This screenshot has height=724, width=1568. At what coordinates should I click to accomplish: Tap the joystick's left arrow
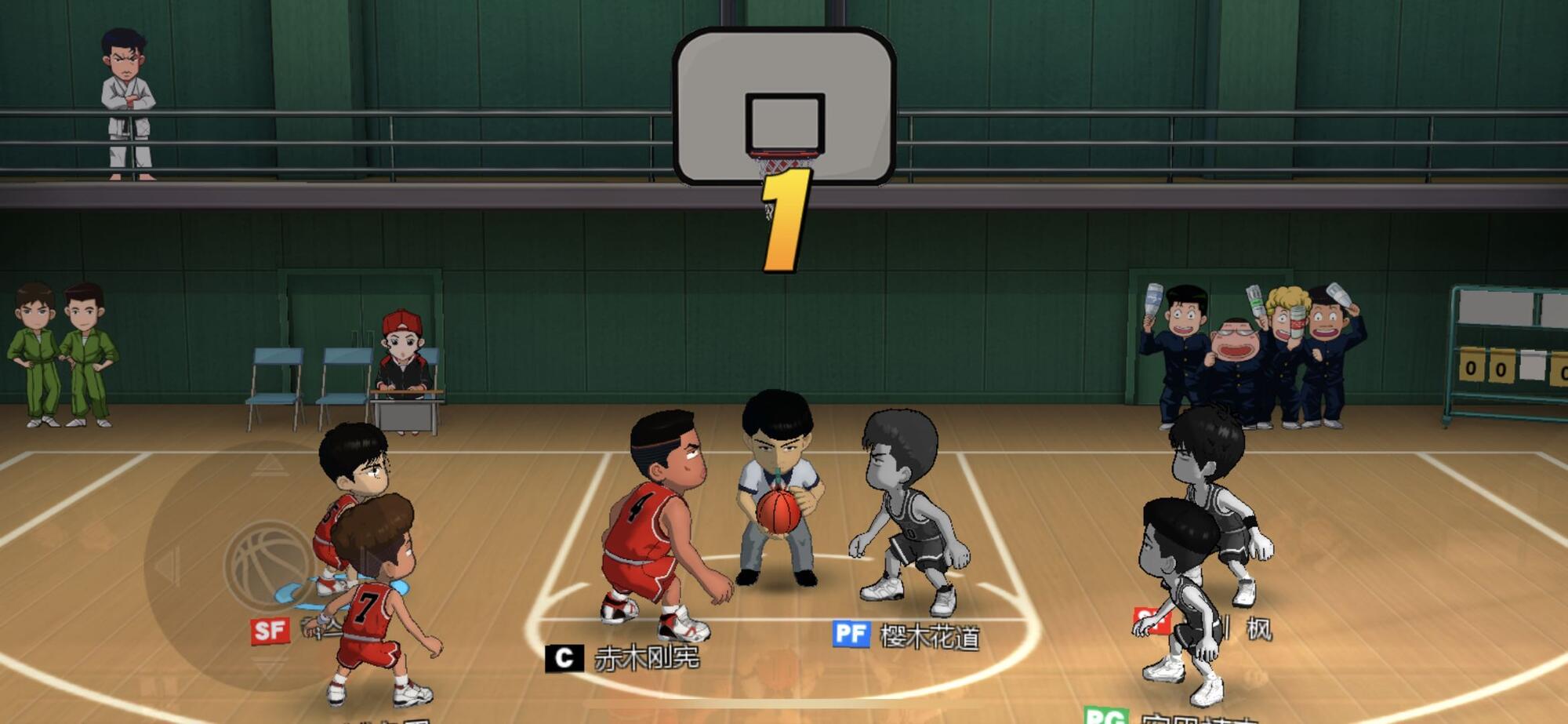168,565
